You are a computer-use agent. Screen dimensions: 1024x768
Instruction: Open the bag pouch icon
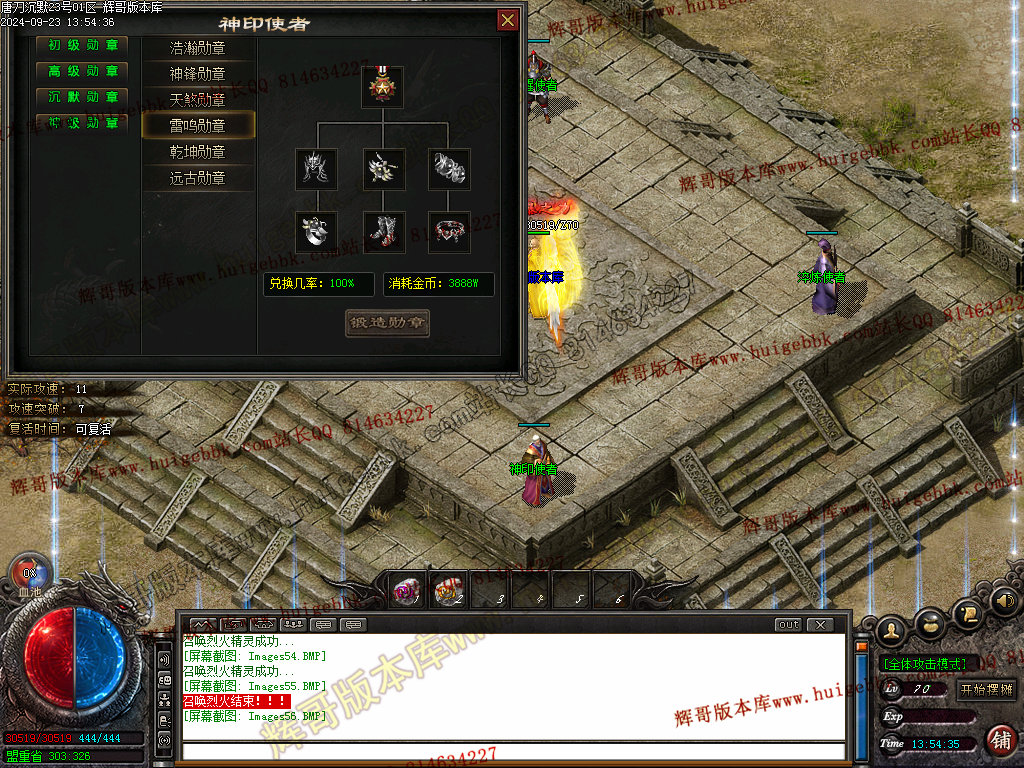pyautogui.click(x=929, y=621)
